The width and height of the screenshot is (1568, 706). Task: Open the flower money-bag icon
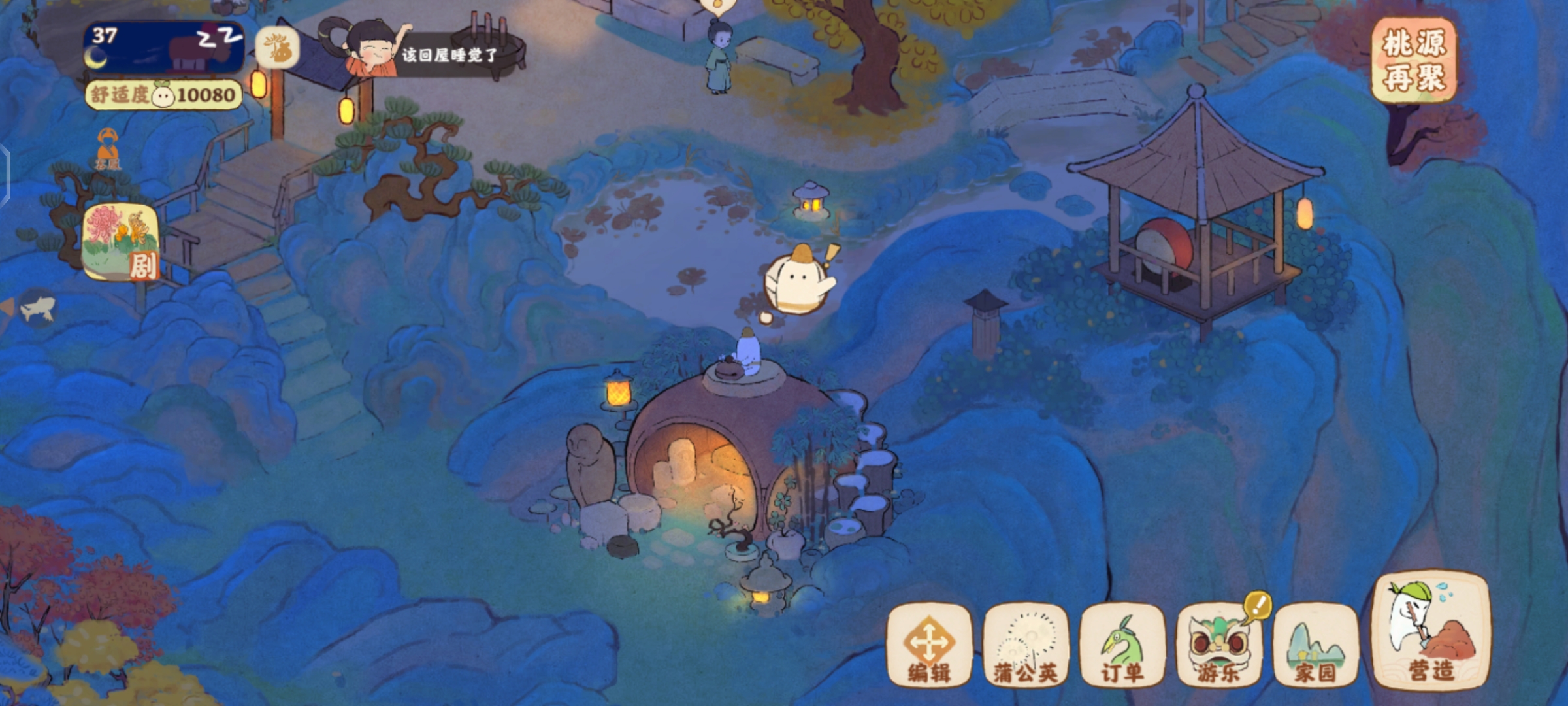(x=277, y=48)
